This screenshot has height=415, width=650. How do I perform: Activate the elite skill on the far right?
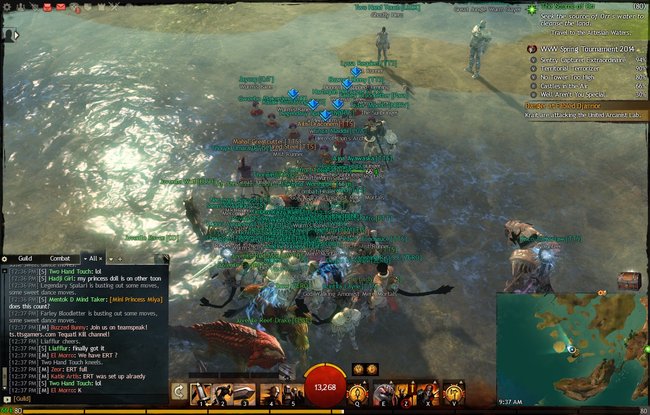click(x=453, y=393)
